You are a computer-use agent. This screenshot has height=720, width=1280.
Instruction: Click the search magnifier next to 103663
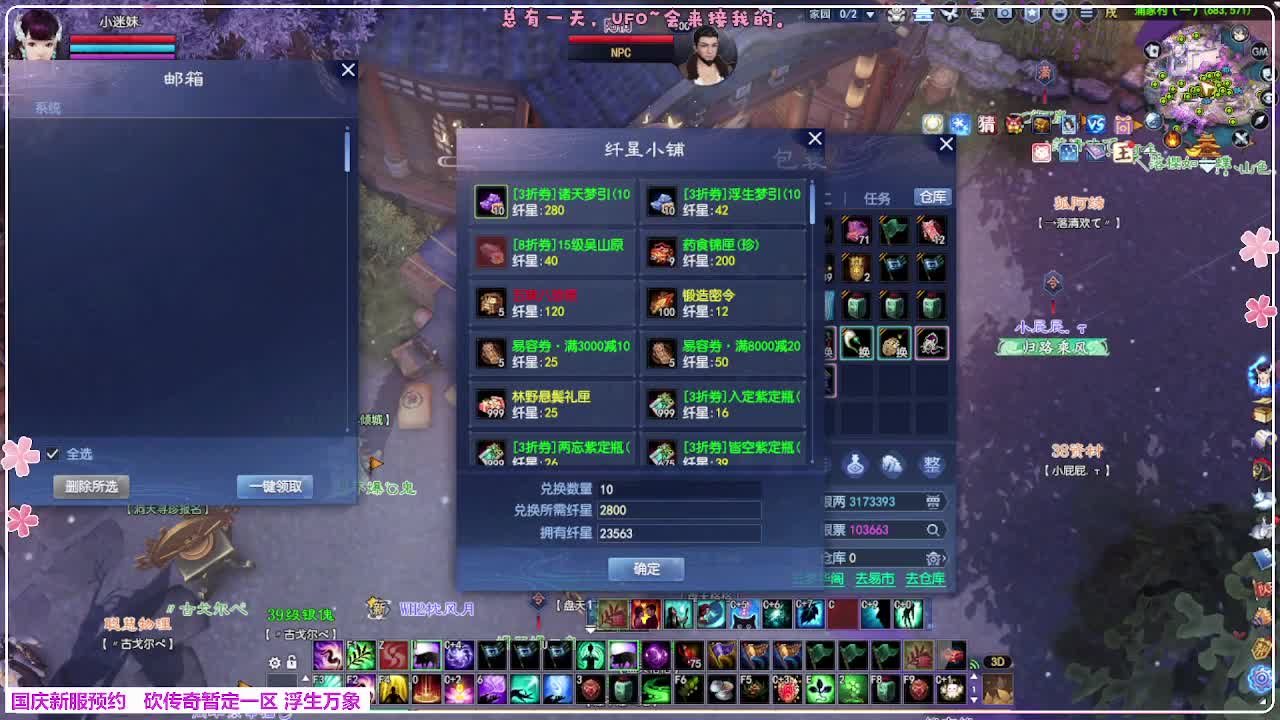[931, 529]
